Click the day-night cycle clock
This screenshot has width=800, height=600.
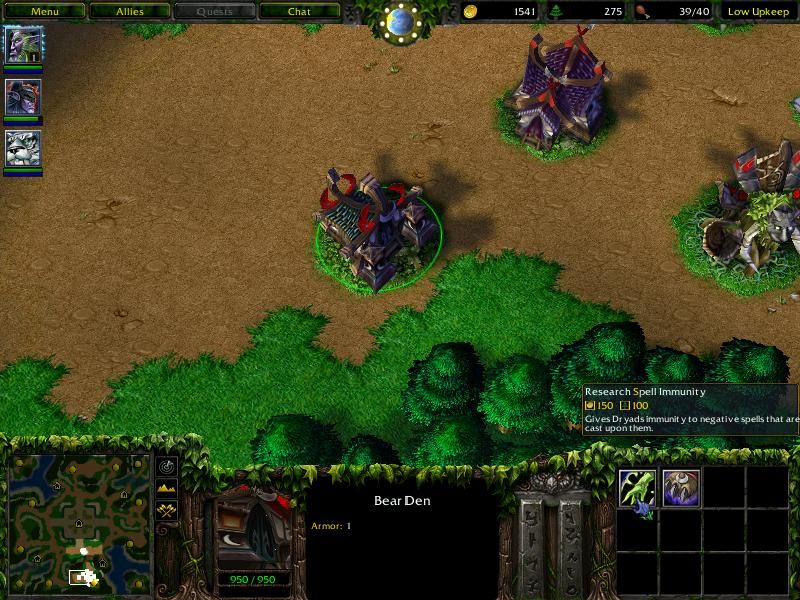(x=401, y=20)
